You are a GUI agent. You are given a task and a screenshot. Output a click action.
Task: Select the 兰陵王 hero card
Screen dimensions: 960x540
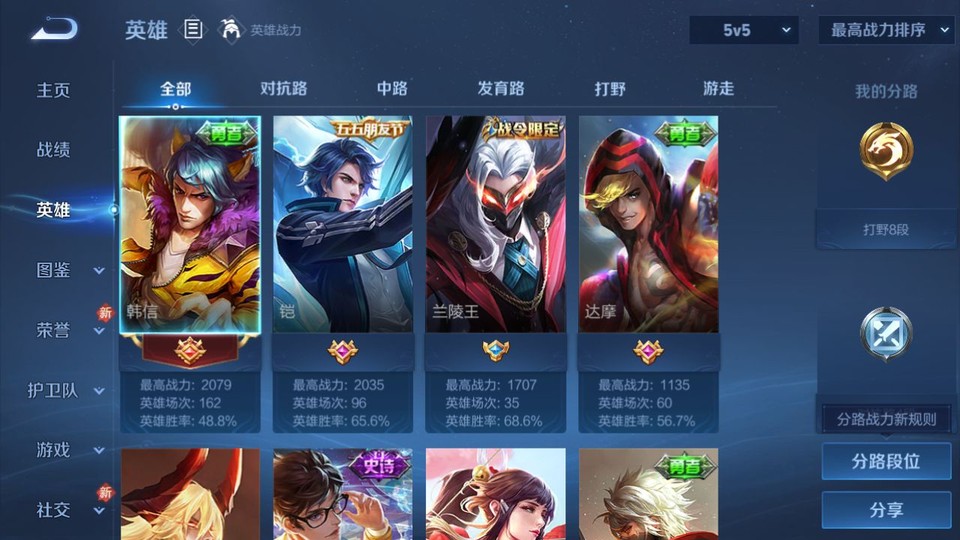tap(495, 225)
